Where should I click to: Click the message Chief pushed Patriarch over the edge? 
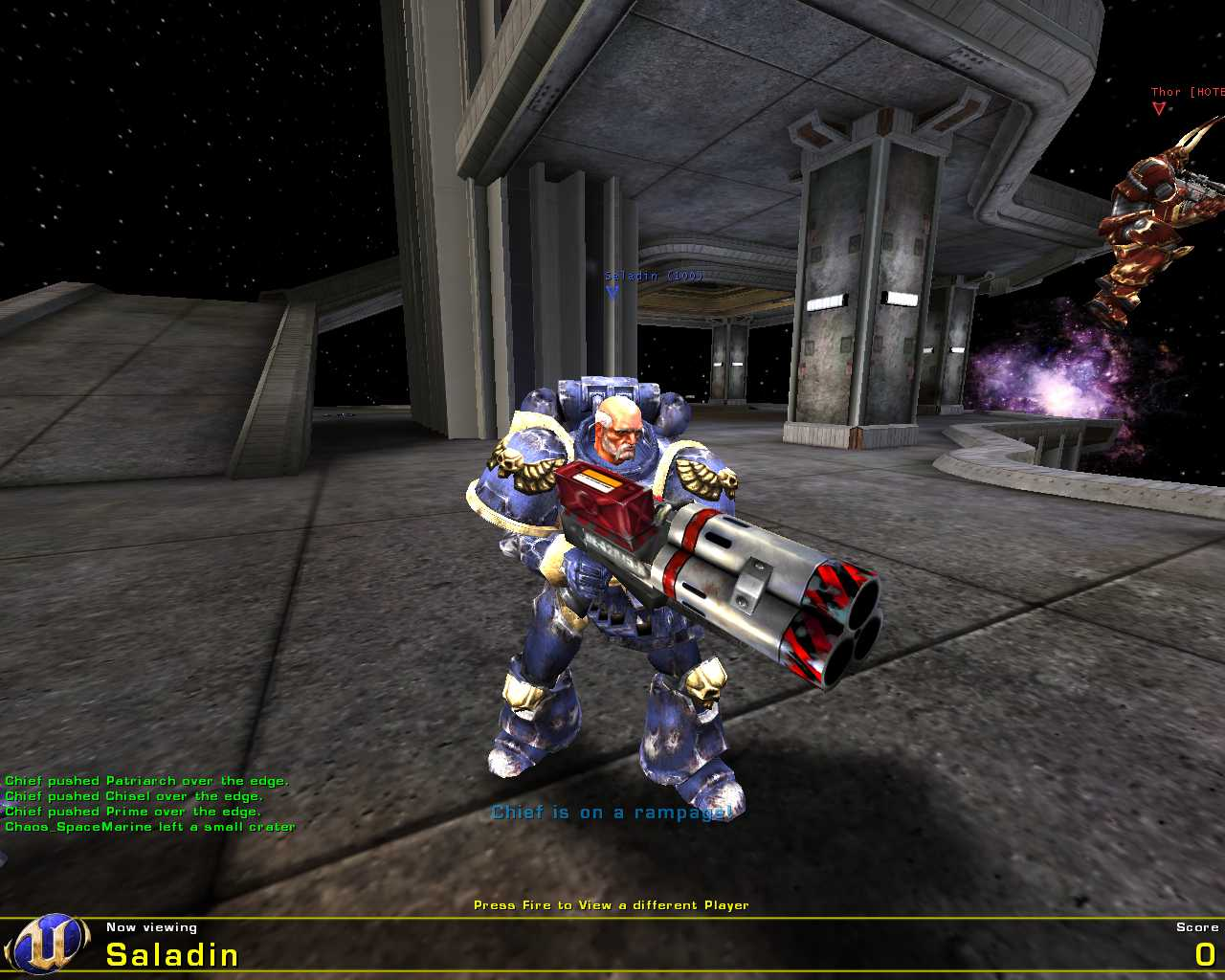pos(144,780)
